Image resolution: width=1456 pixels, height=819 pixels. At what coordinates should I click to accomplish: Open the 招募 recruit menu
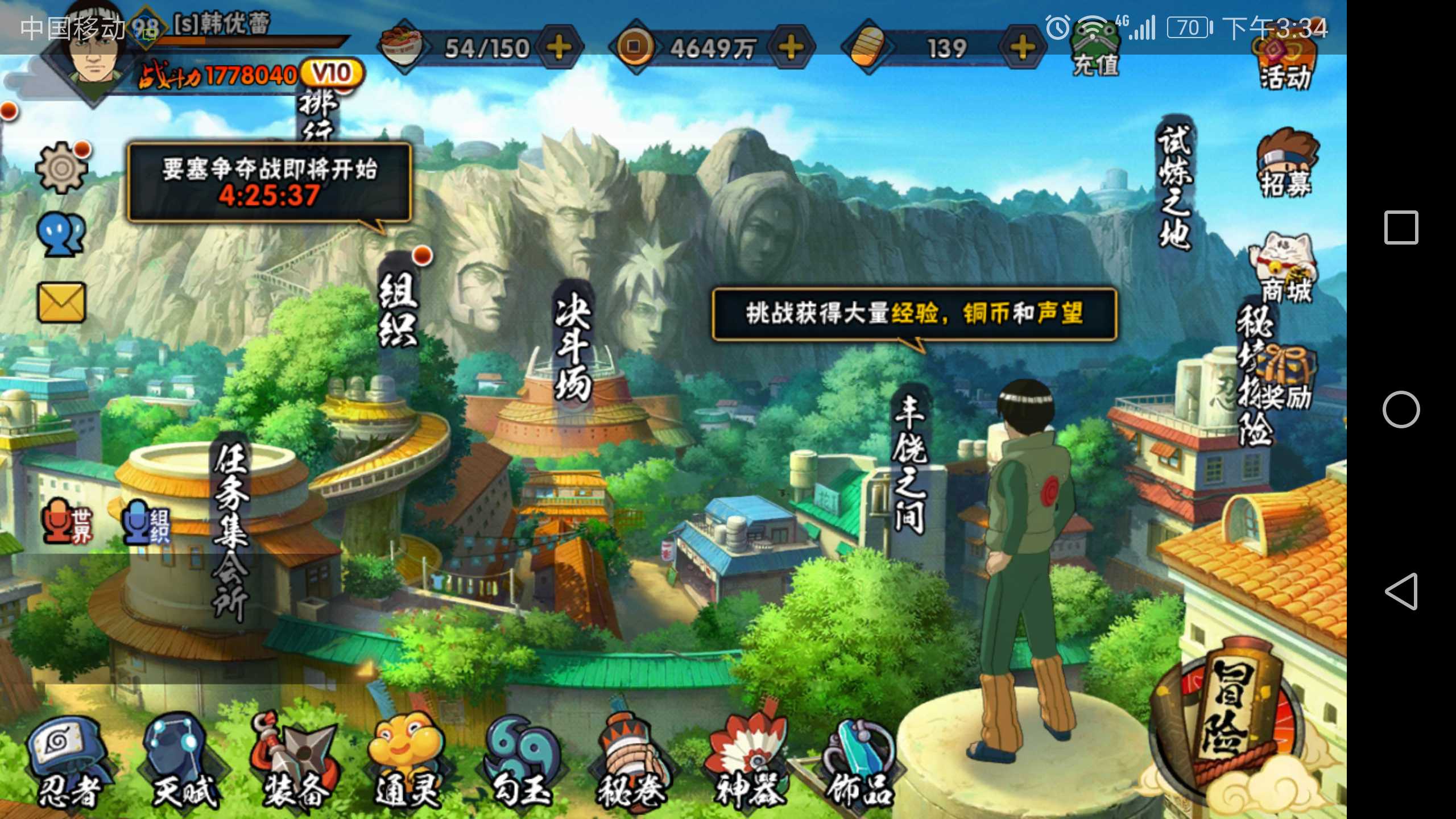[1287, 165]
